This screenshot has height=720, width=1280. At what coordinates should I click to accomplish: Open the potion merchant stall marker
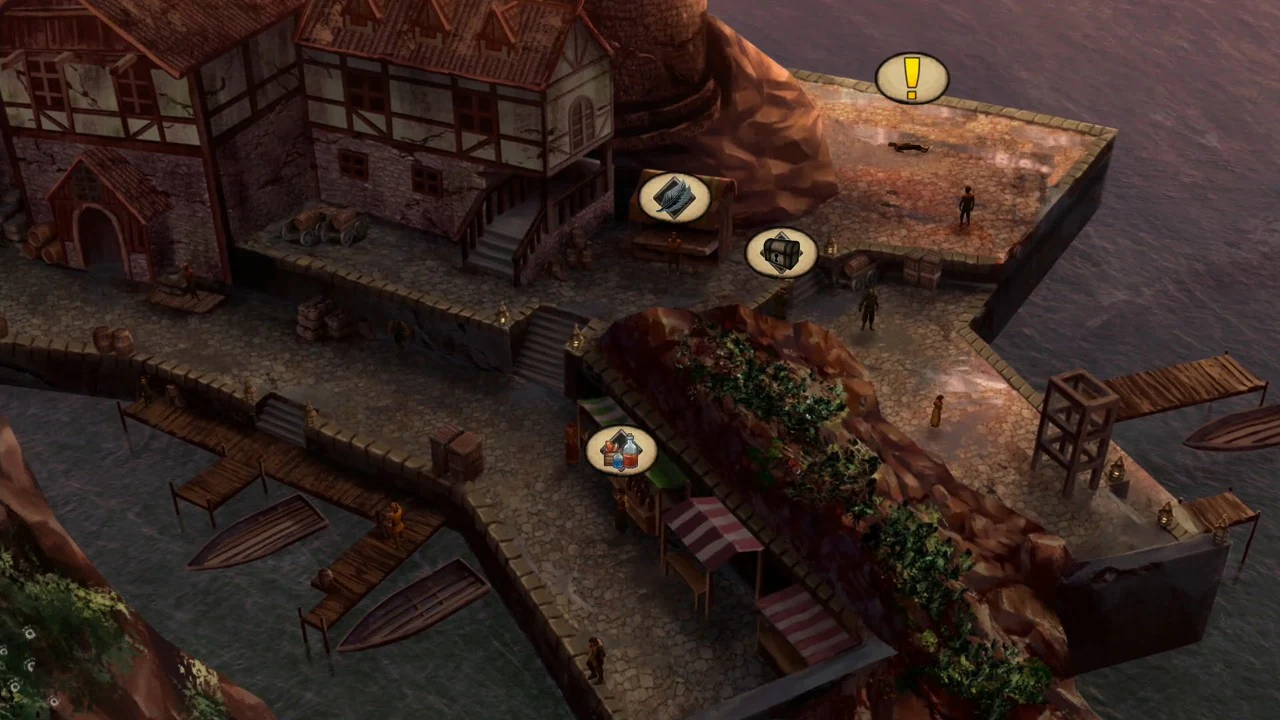pos(622,451)
